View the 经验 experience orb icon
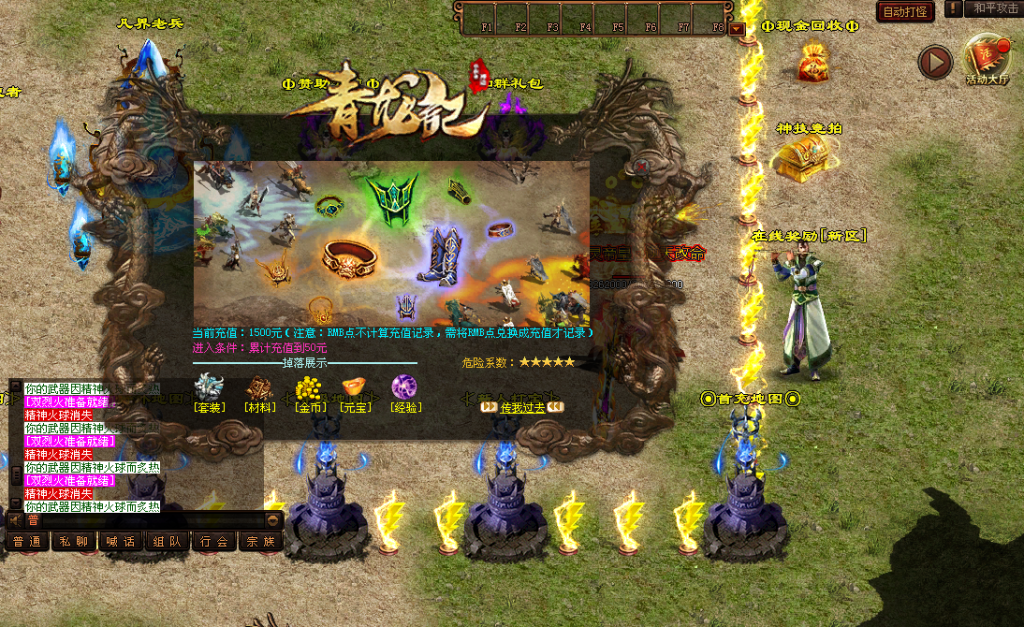1024x627 pixels. [405, 387]
